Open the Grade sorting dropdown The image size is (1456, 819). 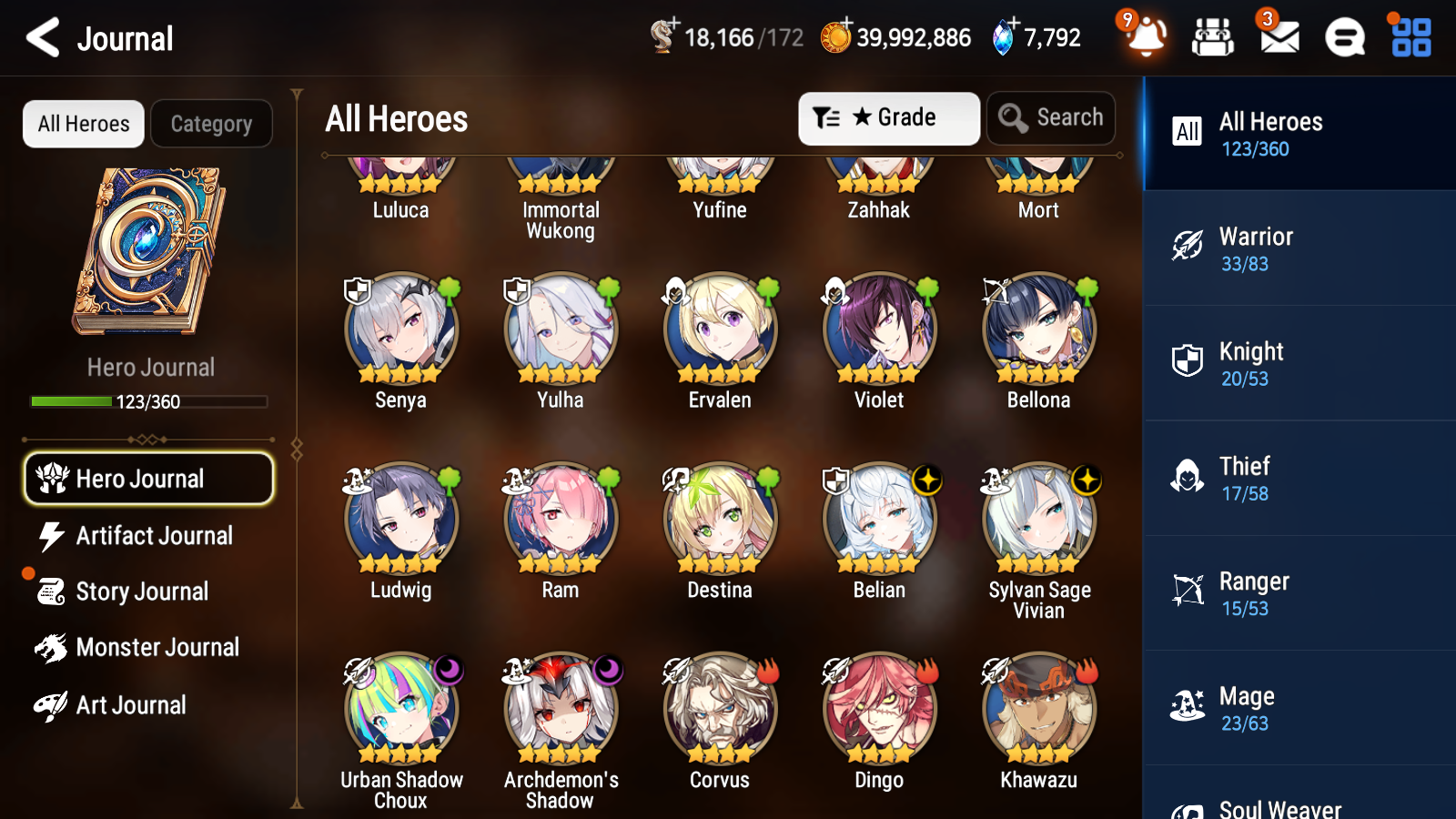888,117
